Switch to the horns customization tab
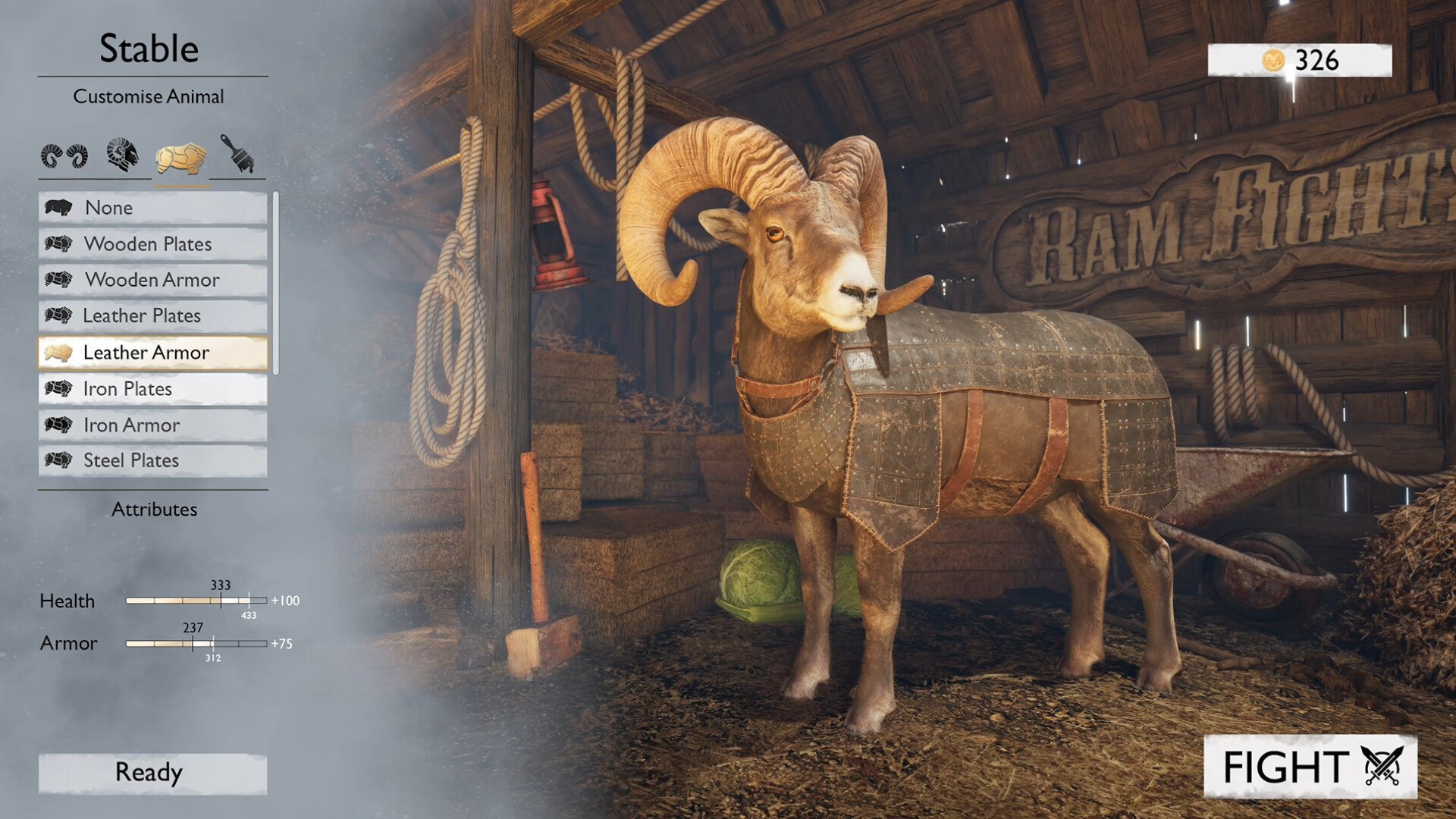 [64, 155]
